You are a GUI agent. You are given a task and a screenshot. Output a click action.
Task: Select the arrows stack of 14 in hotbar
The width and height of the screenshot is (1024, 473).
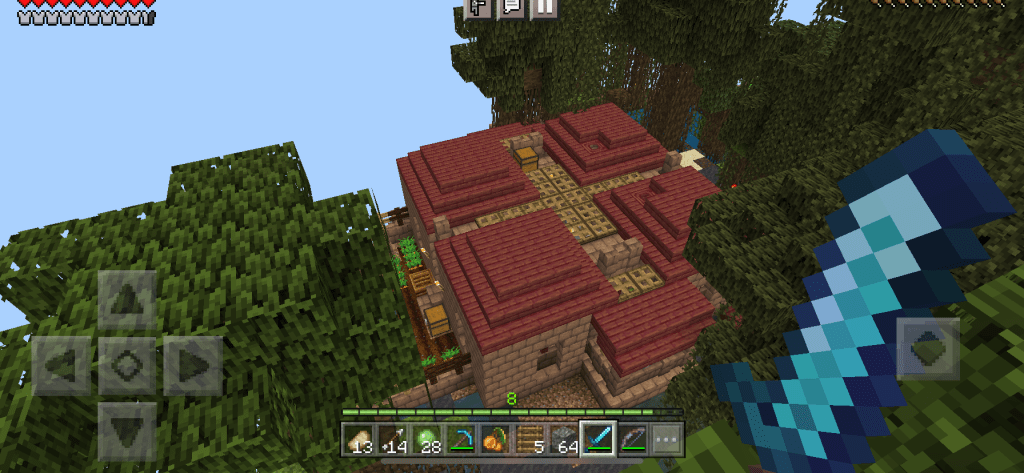pyautogui.click(x=394, y=438)
